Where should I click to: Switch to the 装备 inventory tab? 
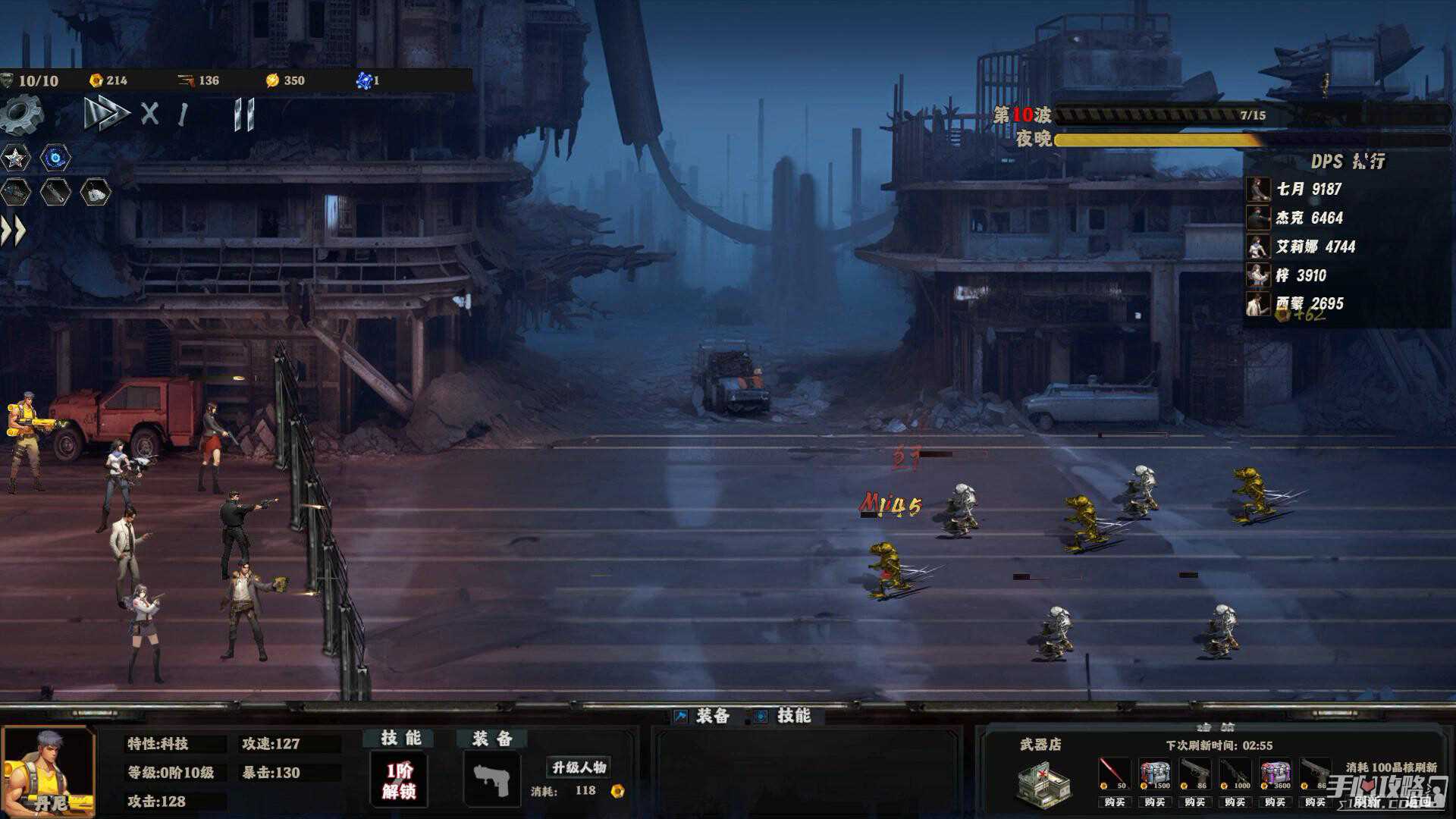(x=702, y=716)
